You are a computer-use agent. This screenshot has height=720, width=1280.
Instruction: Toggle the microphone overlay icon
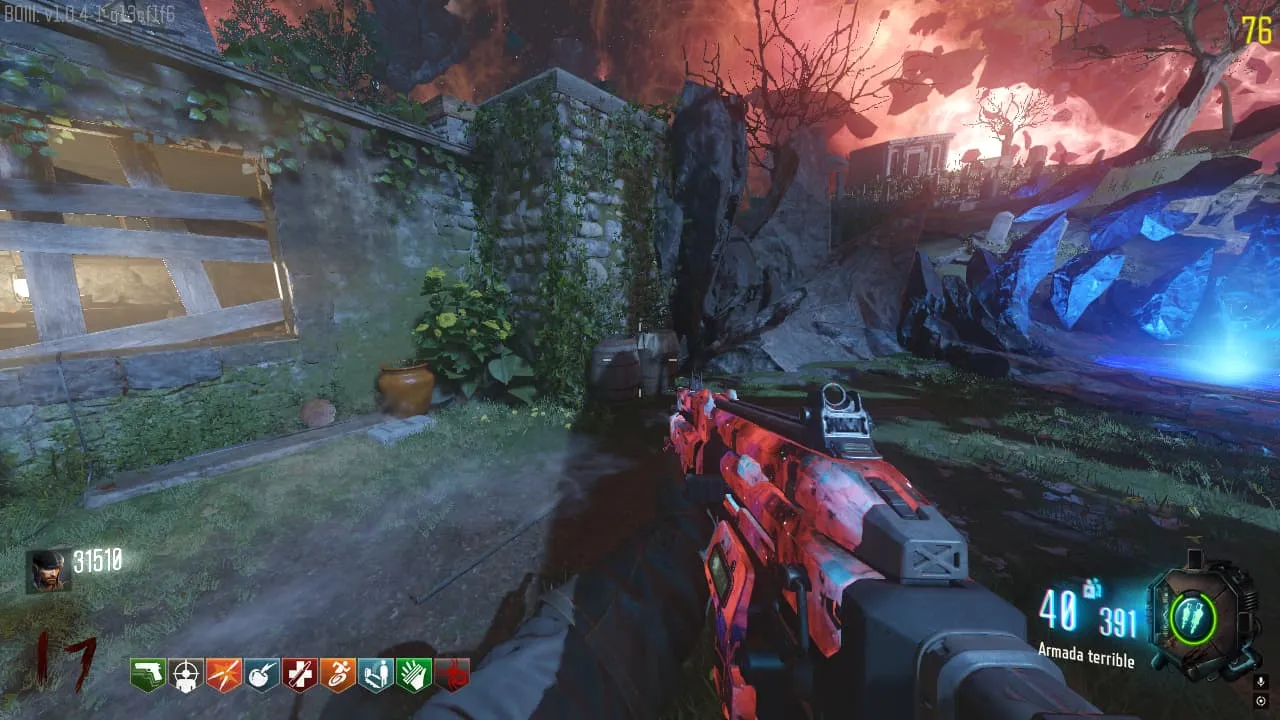[1260, 682]
